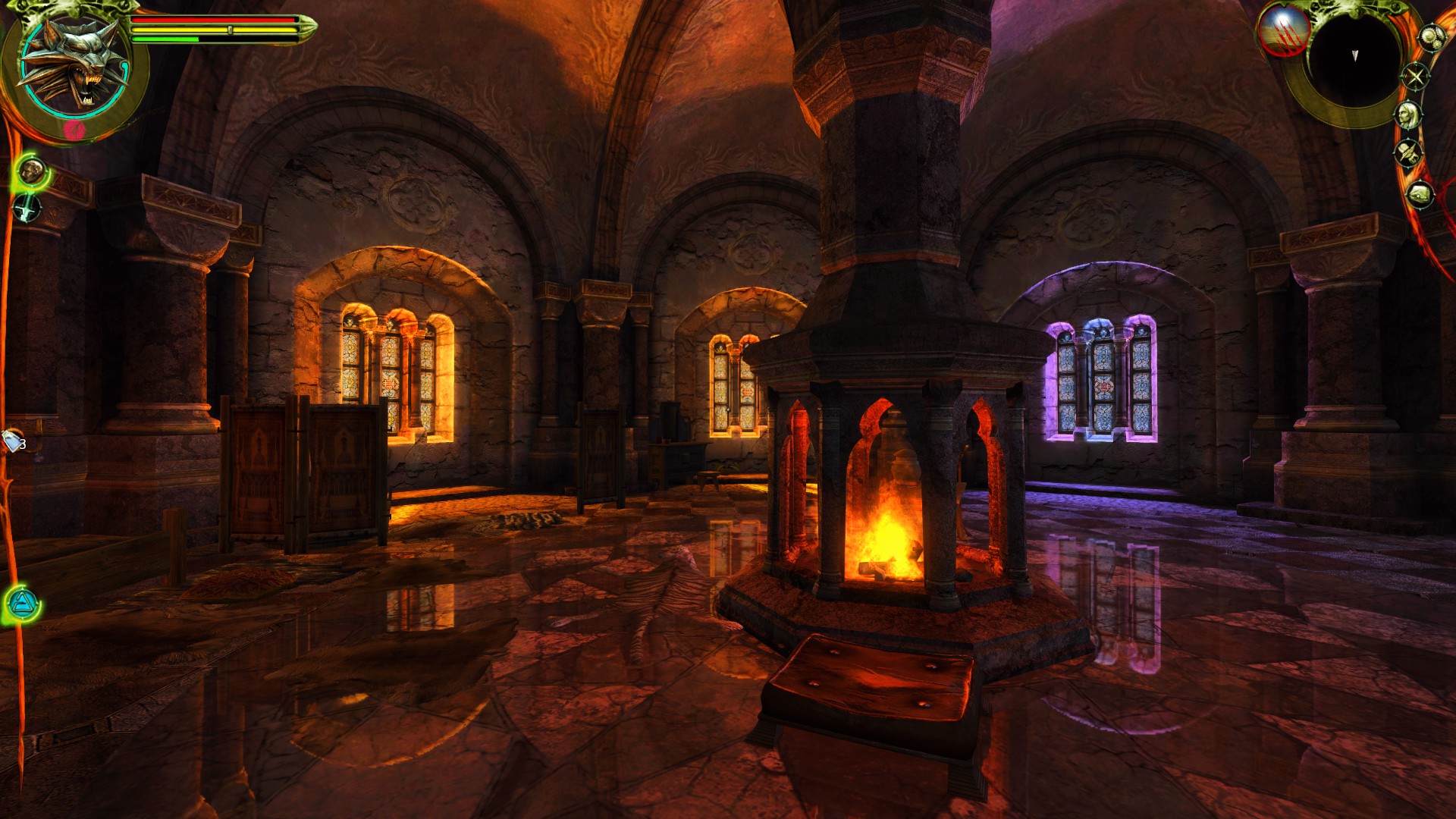Image resolution: width=1456 pixels, height=819 pixels.
Task: Select the sword weapon icon
Action: tap(27, 207)
